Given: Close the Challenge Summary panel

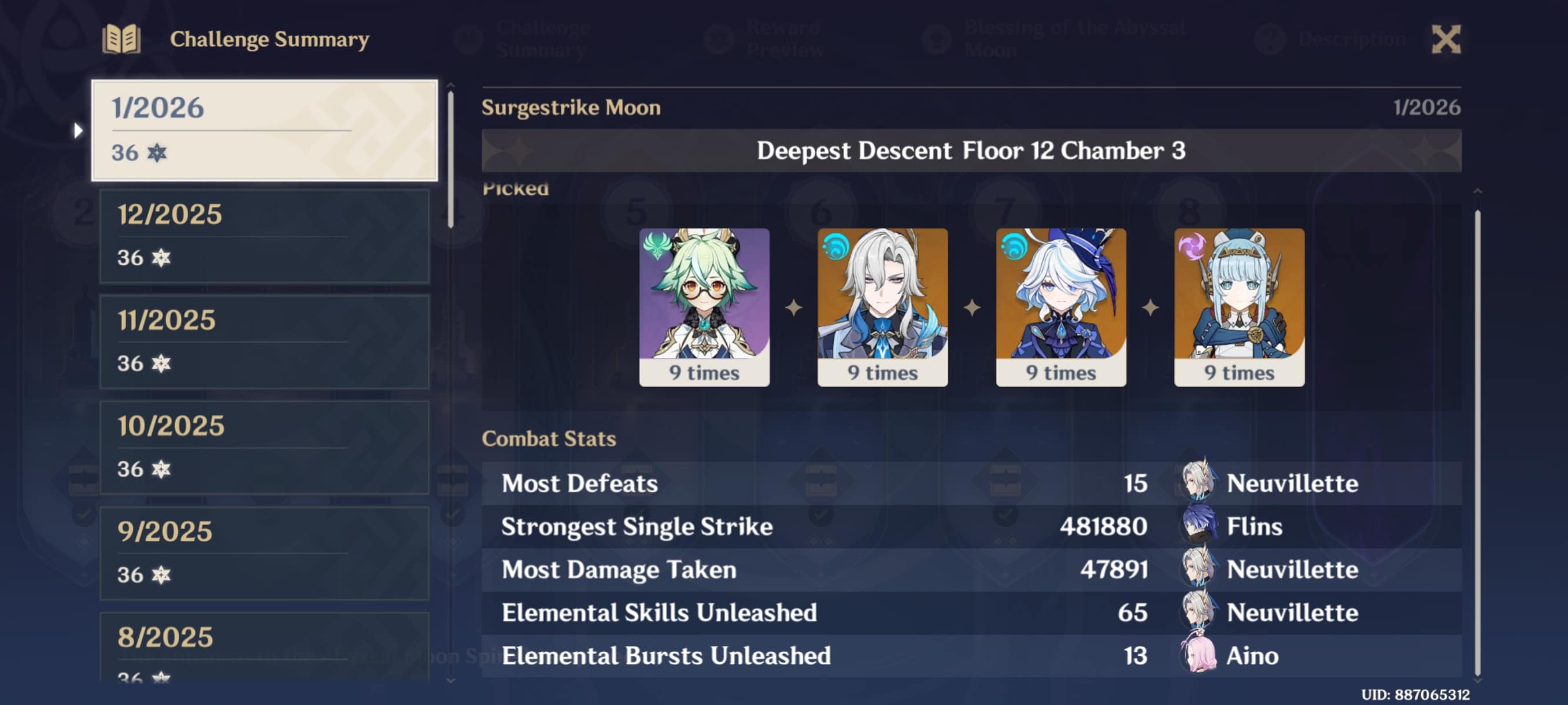Looking at the screenshot, I should [1445, 39].
